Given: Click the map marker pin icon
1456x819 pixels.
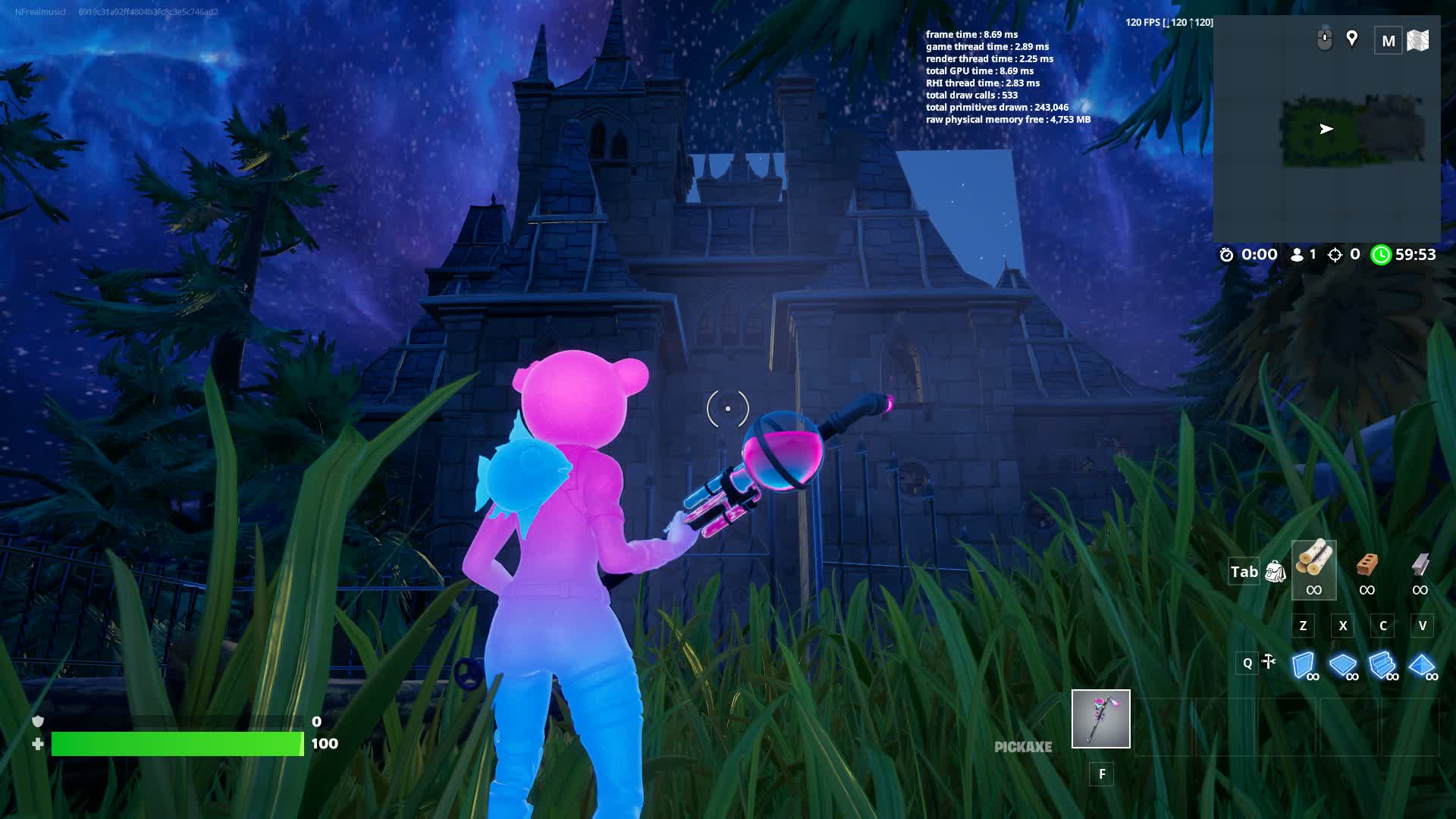Looking at the screenshot, I should pos(1351,38).
